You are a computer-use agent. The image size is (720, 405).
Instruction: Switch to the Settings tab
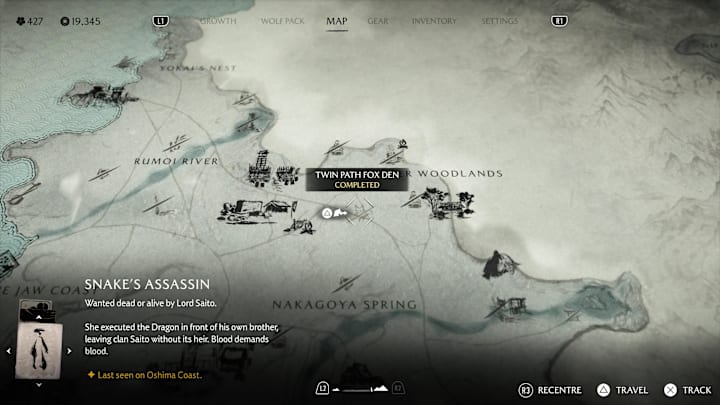[x=499, y=20]
